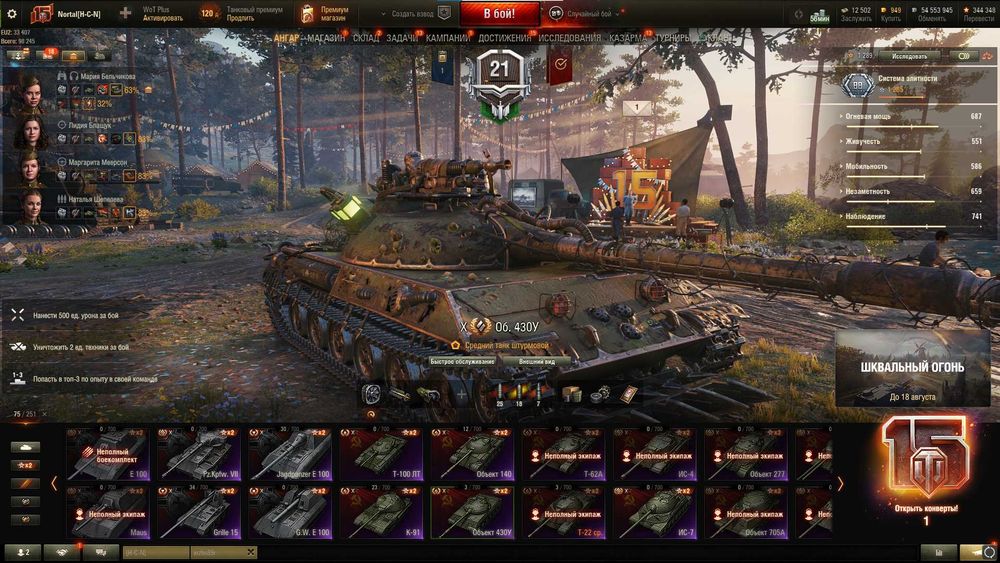This screenshot has height=563, width=1000.
Task: Go to the «ДОСТИЖЕНИЯ» tab
Action: pyautogui.click(x=505, y=38)
